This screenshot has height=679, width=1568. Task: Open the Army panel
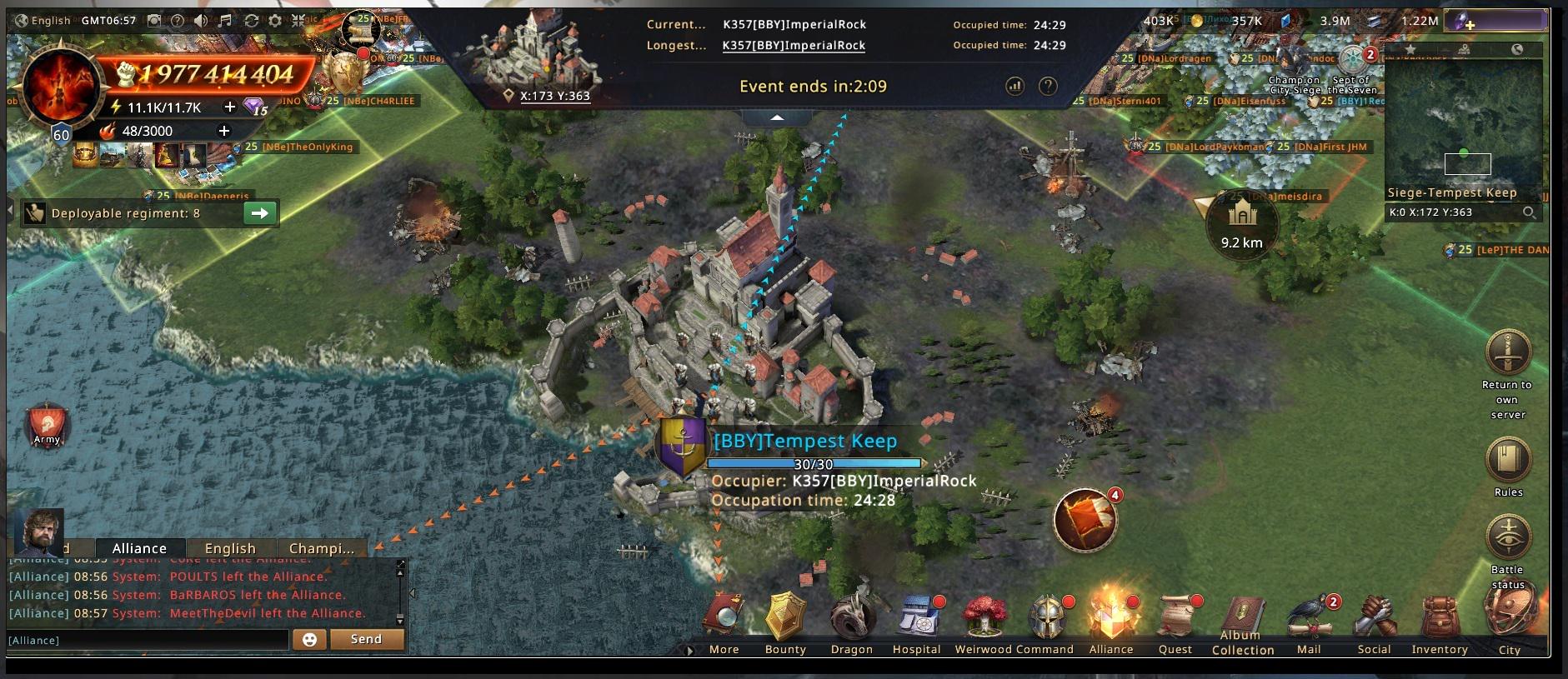[x=47, y=427]
